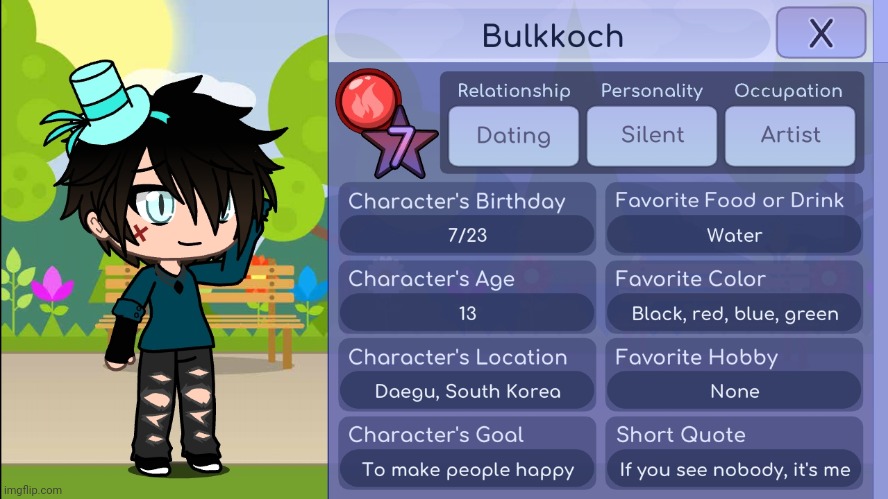Select the red fire element icon
This screenshot has width=888, height=499.
pyautogui.click(x=368, y=101)
